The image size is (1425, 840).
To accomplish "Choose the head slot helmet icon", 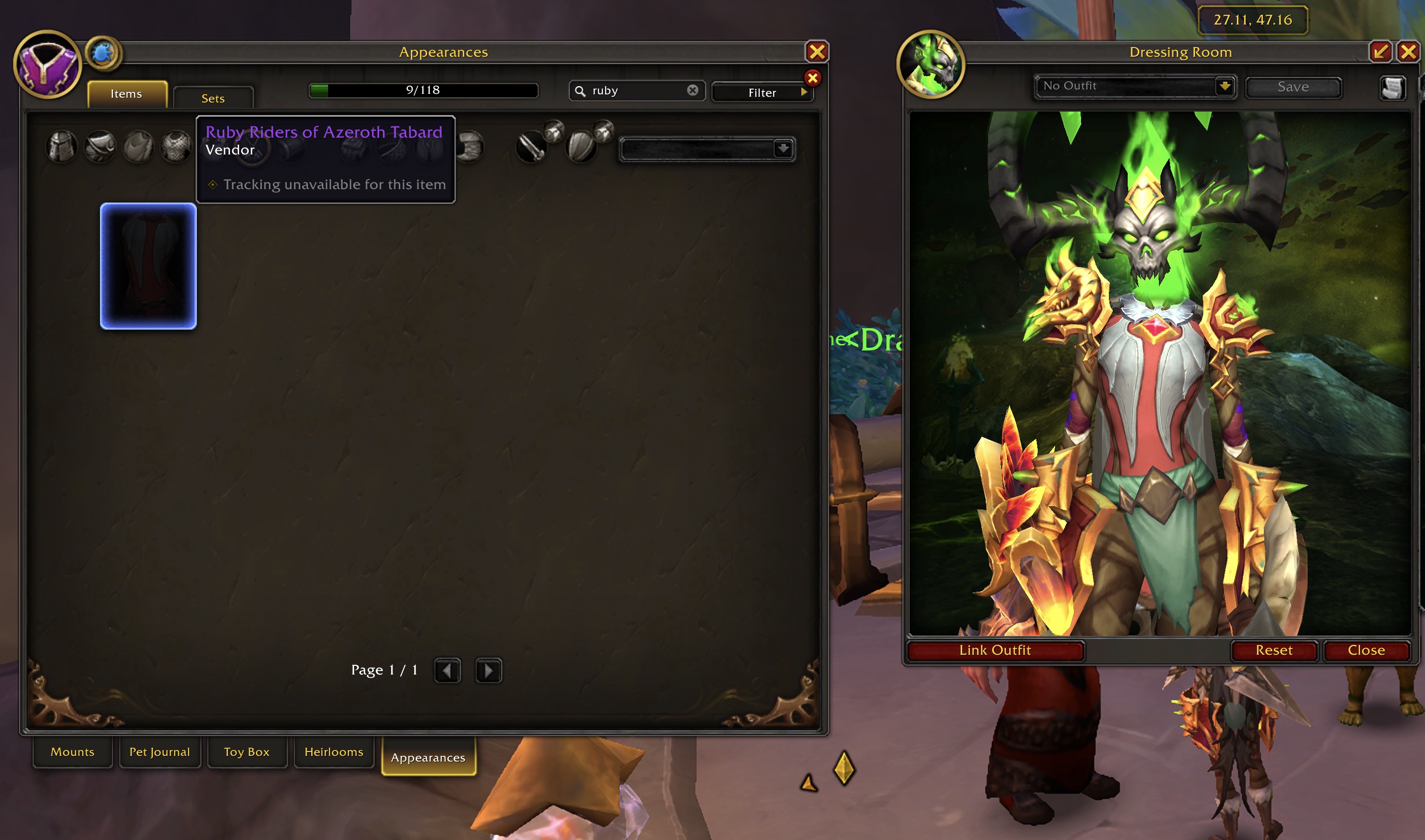I will 62,147.
